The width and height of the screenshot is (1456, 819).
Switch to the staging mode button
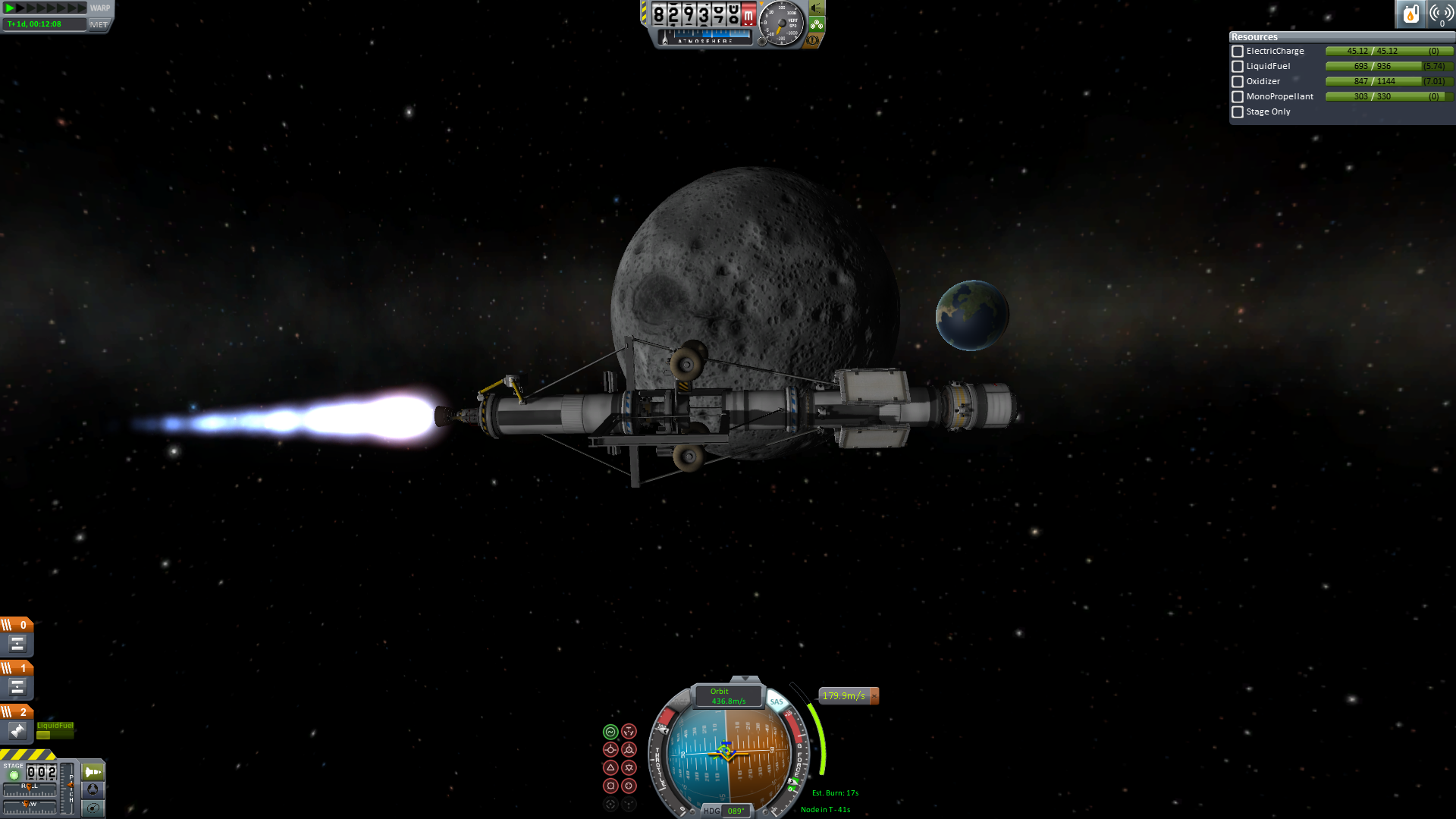[x=93, y=772]
